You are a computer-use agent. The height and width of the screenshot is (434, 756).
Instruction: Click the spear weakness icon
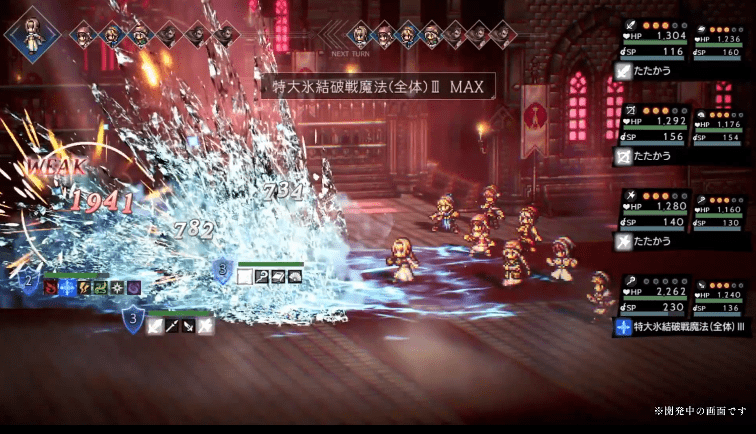(172, 325)
